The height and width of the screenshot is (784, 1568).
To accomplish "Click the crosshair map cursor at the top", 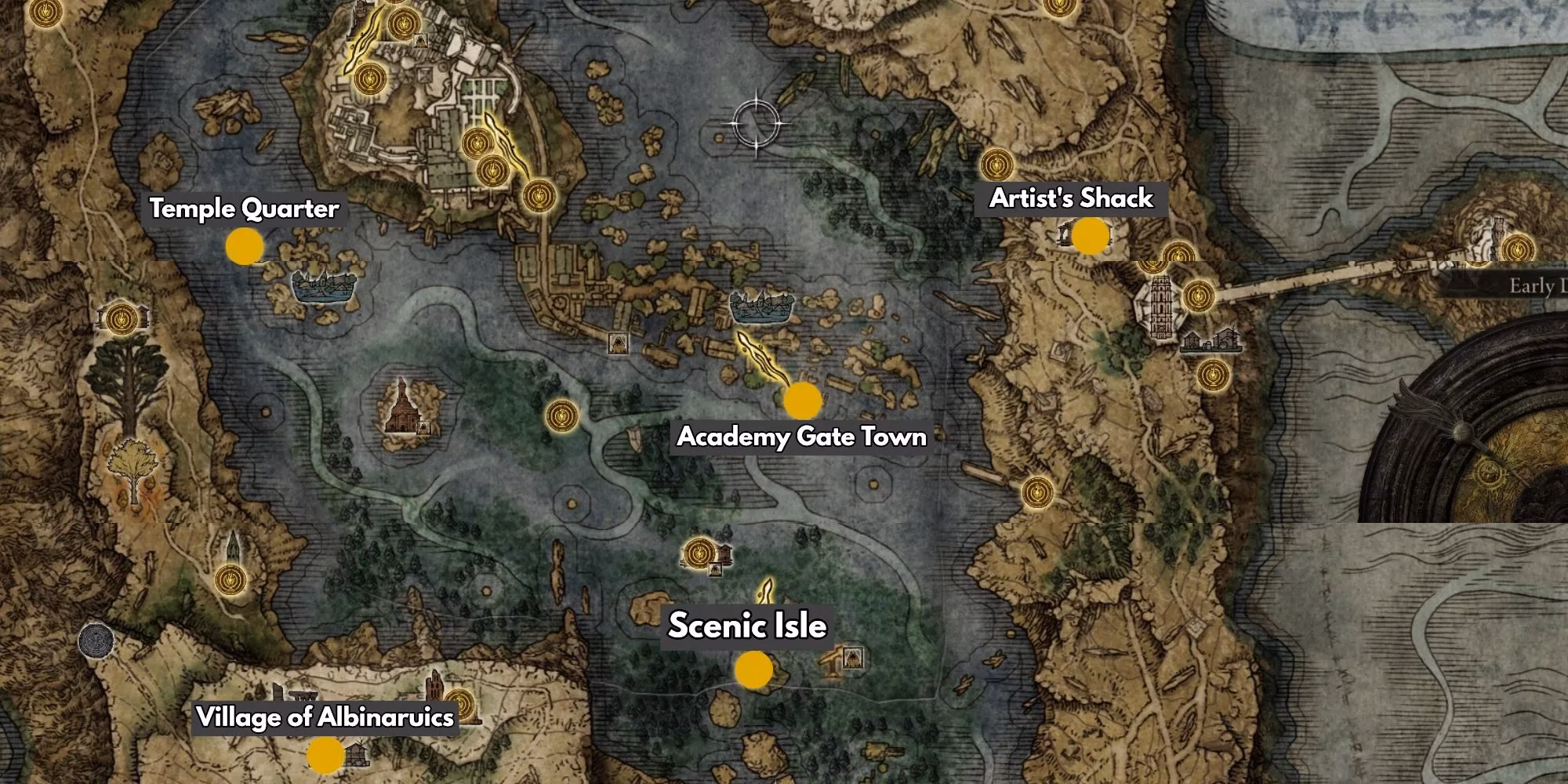I will point(757,122).
